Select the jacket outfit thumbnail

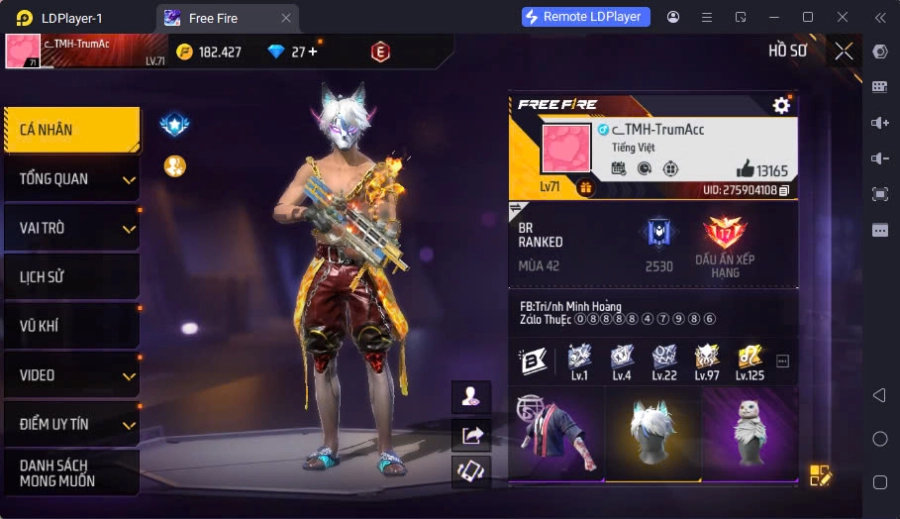point(555,433)
